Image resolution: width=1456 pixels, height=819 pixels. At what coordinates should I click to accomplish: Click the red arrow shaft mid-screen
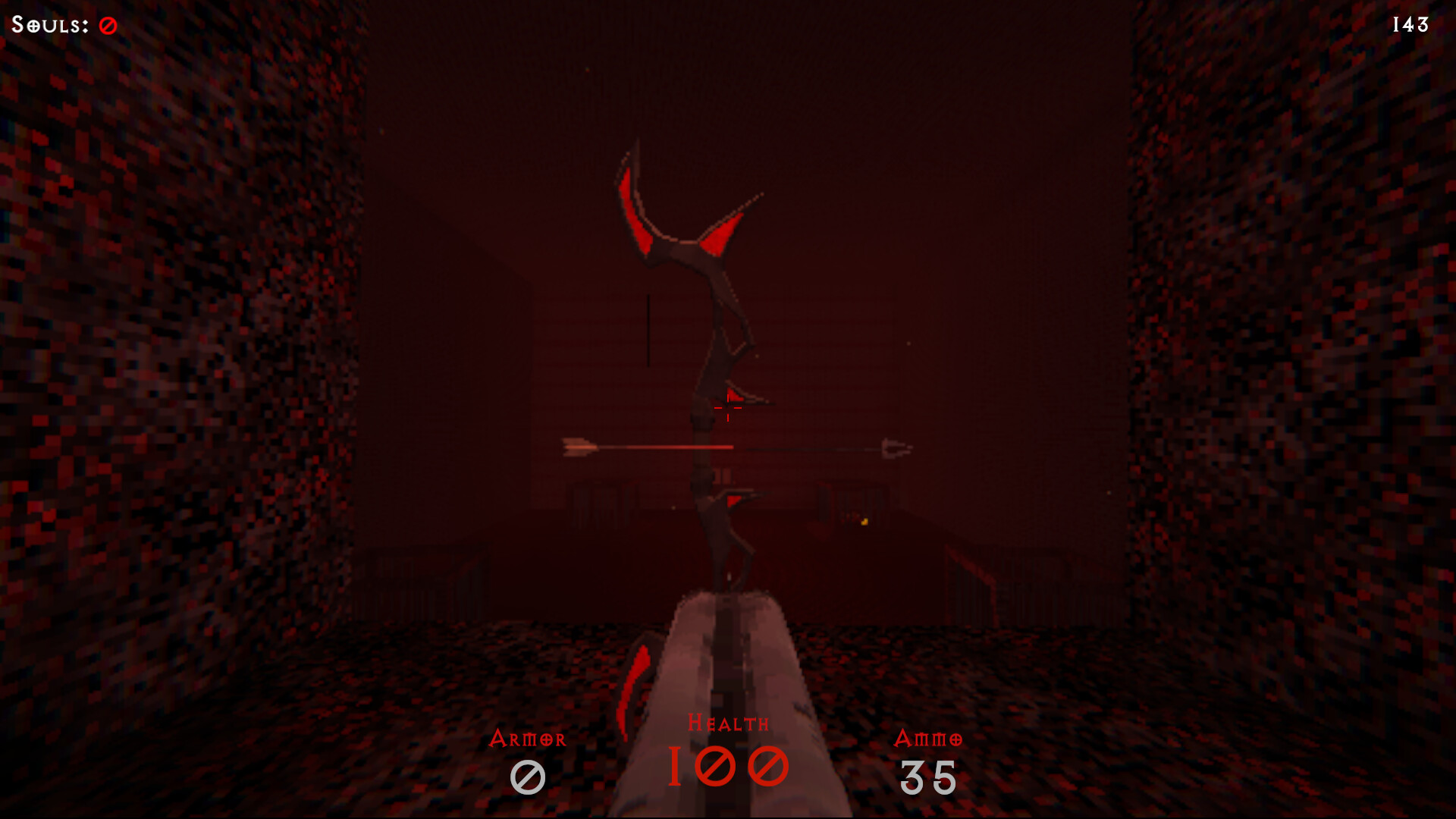[x=667, y=447]
